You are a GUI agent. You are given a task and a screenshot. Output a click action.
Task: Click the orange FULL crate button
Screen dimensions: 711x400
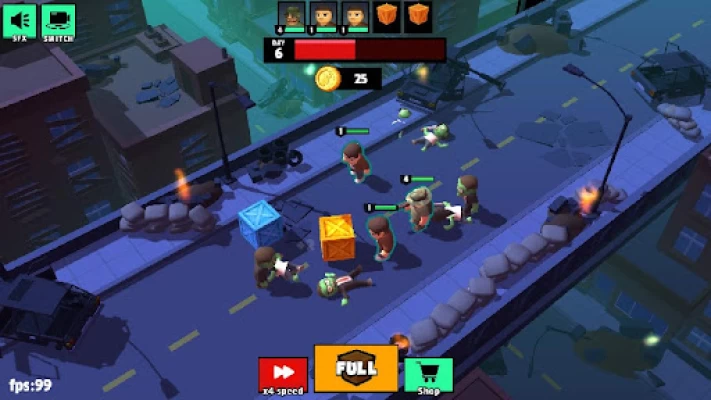[356, 368]
